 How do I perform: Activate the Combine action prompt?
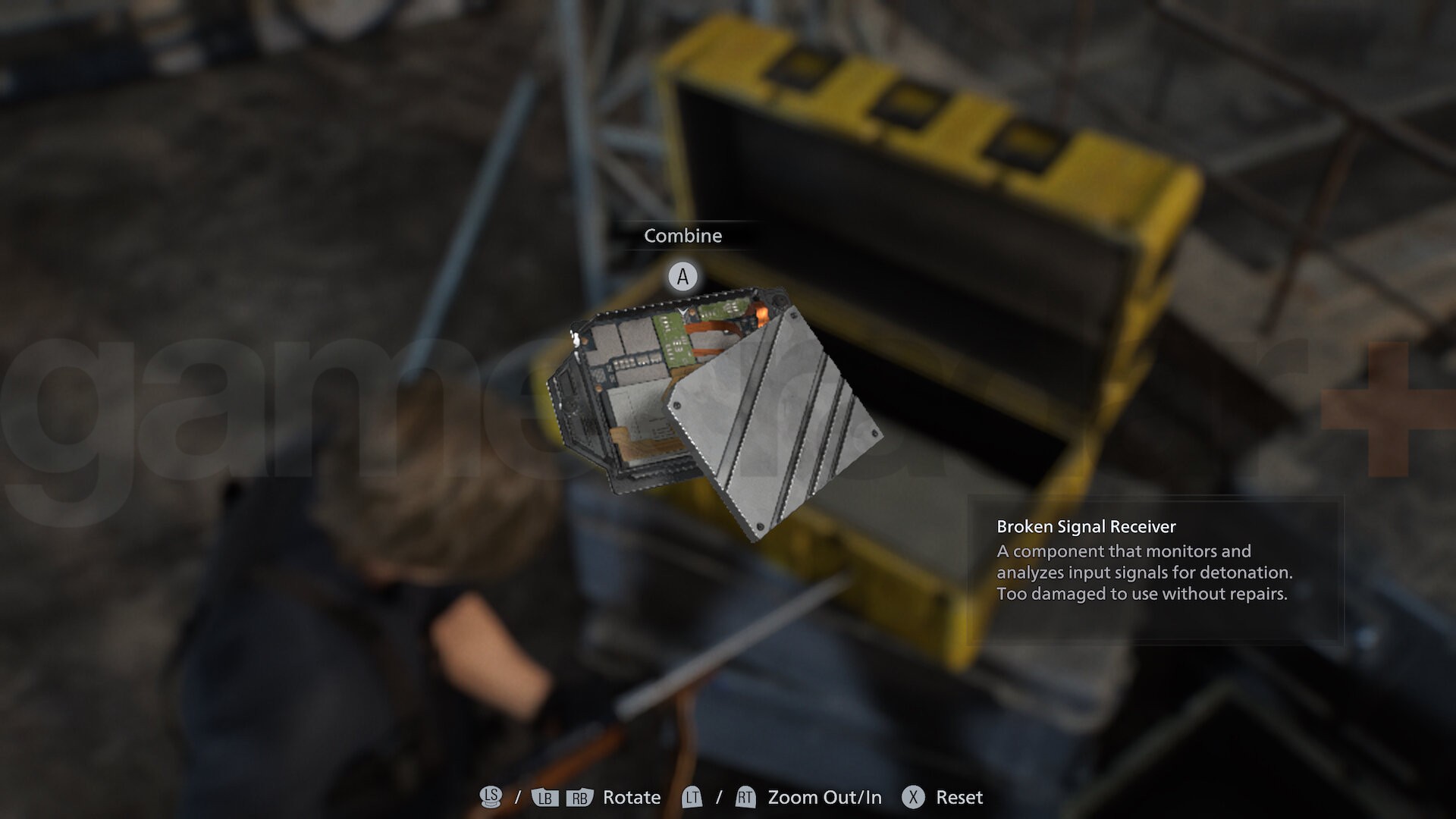tap(682, 236)
